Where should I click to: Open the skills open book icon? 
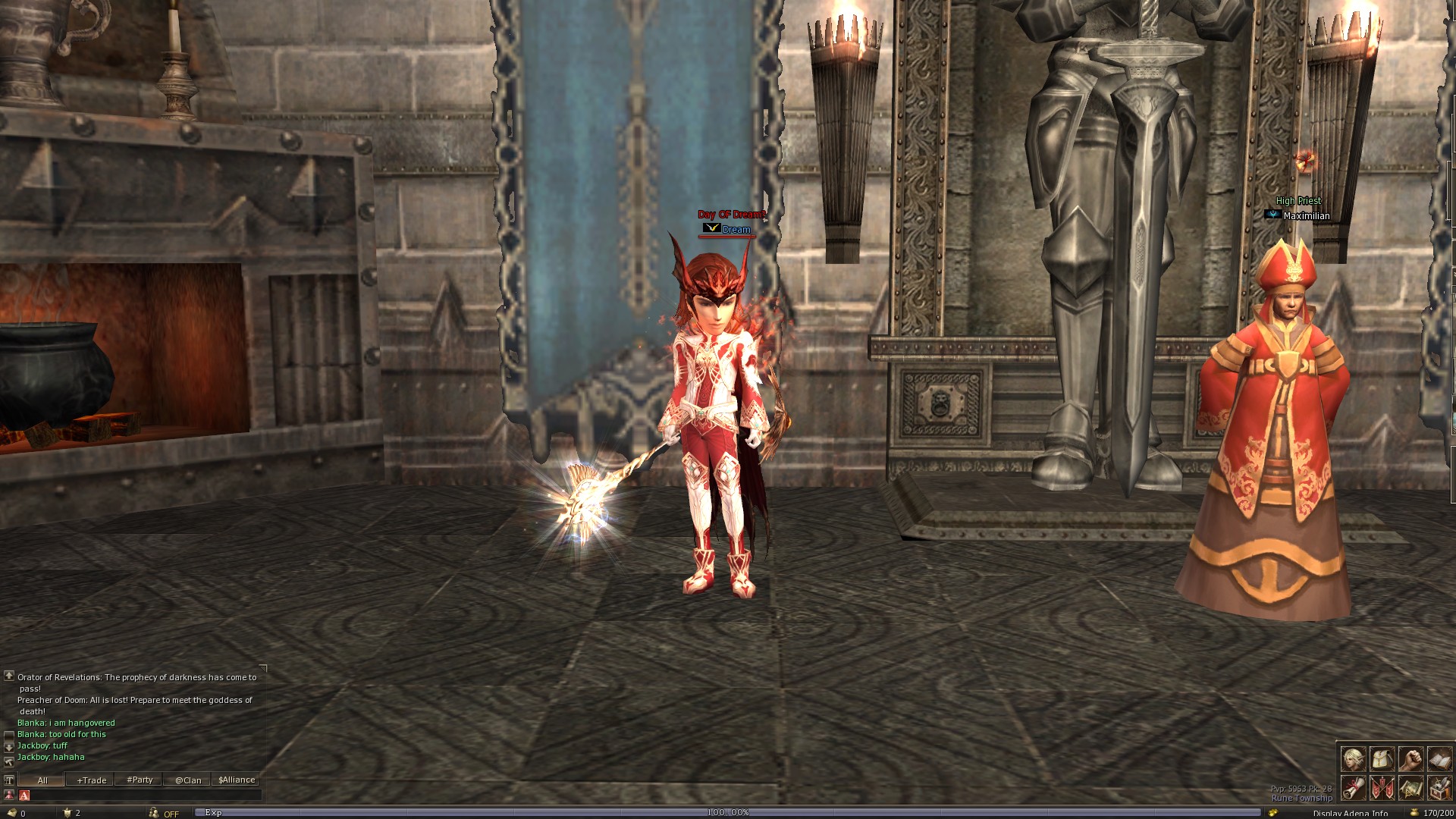click(x=1439, y=758)
